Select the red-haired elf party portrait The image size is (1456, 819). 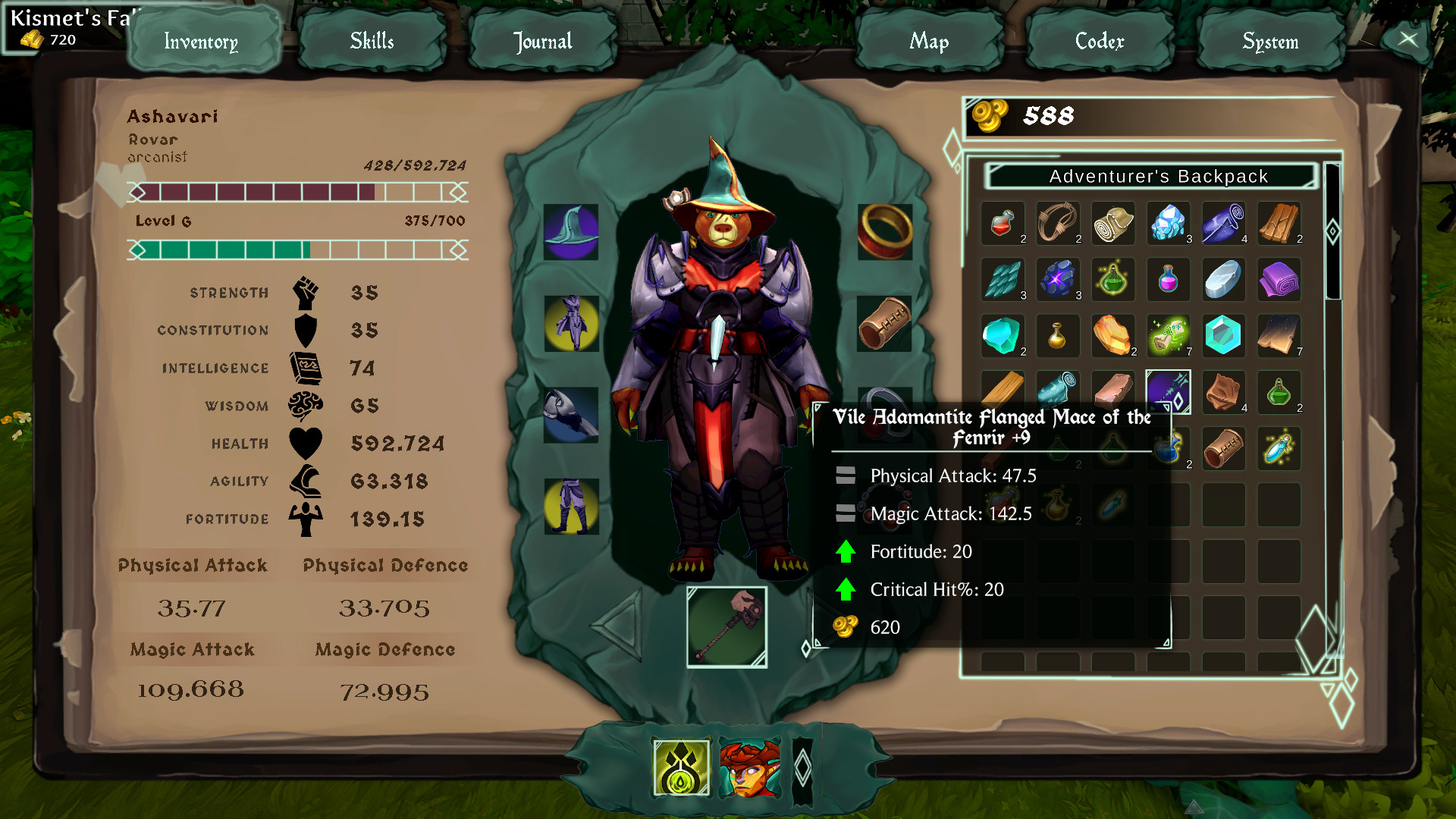tap(749, 767)
